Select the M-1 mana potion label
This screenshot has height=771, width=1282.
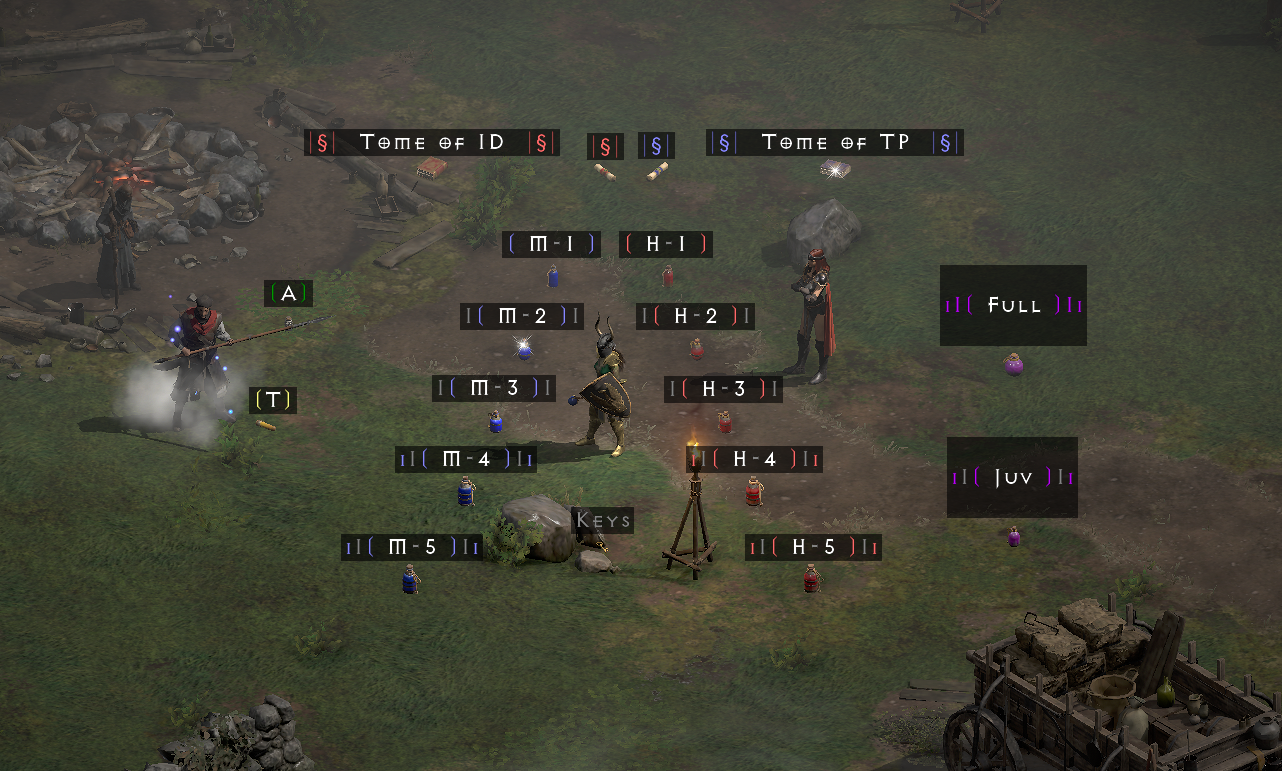point(551,244)
